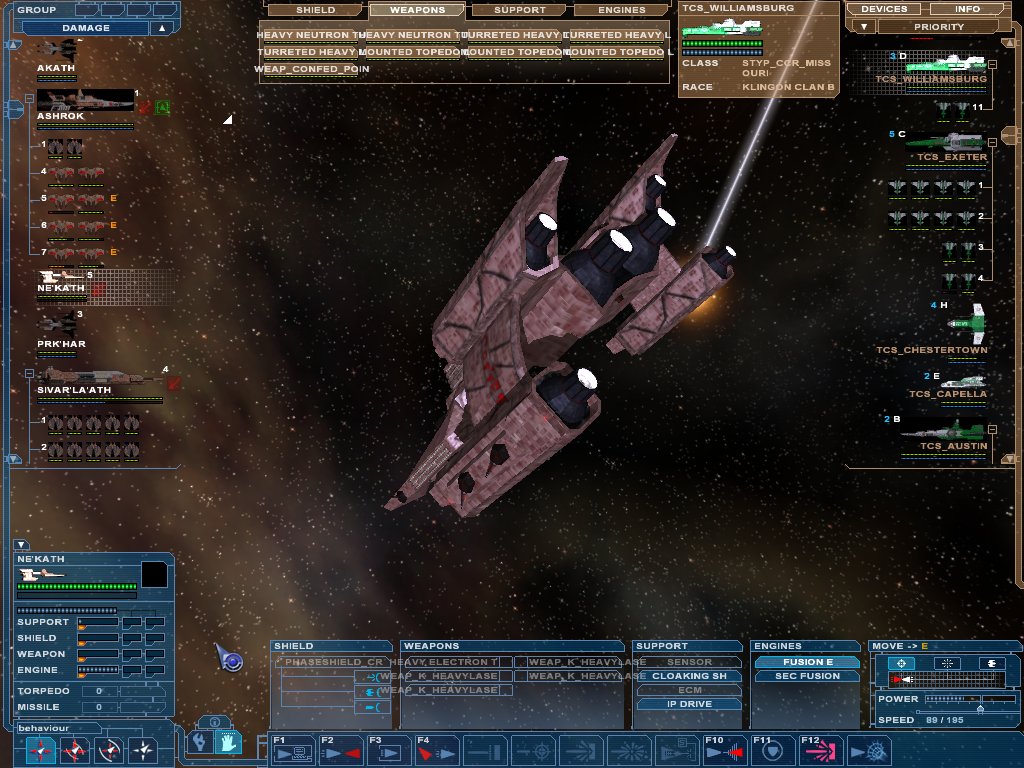1024x768 pixels.
Task: Select the crosshair move mode button
Action: click(x=902, y=663)
